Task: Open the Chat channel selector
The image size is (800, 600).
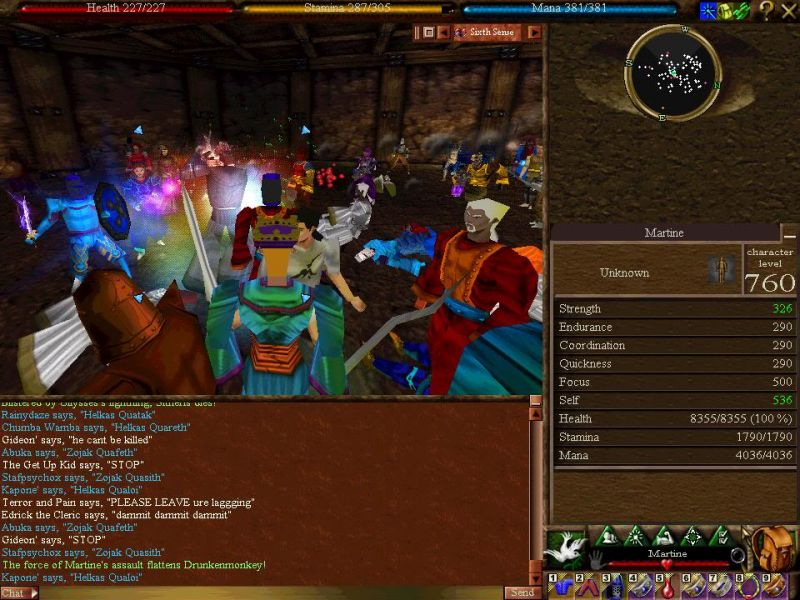Action: point(19,593)
